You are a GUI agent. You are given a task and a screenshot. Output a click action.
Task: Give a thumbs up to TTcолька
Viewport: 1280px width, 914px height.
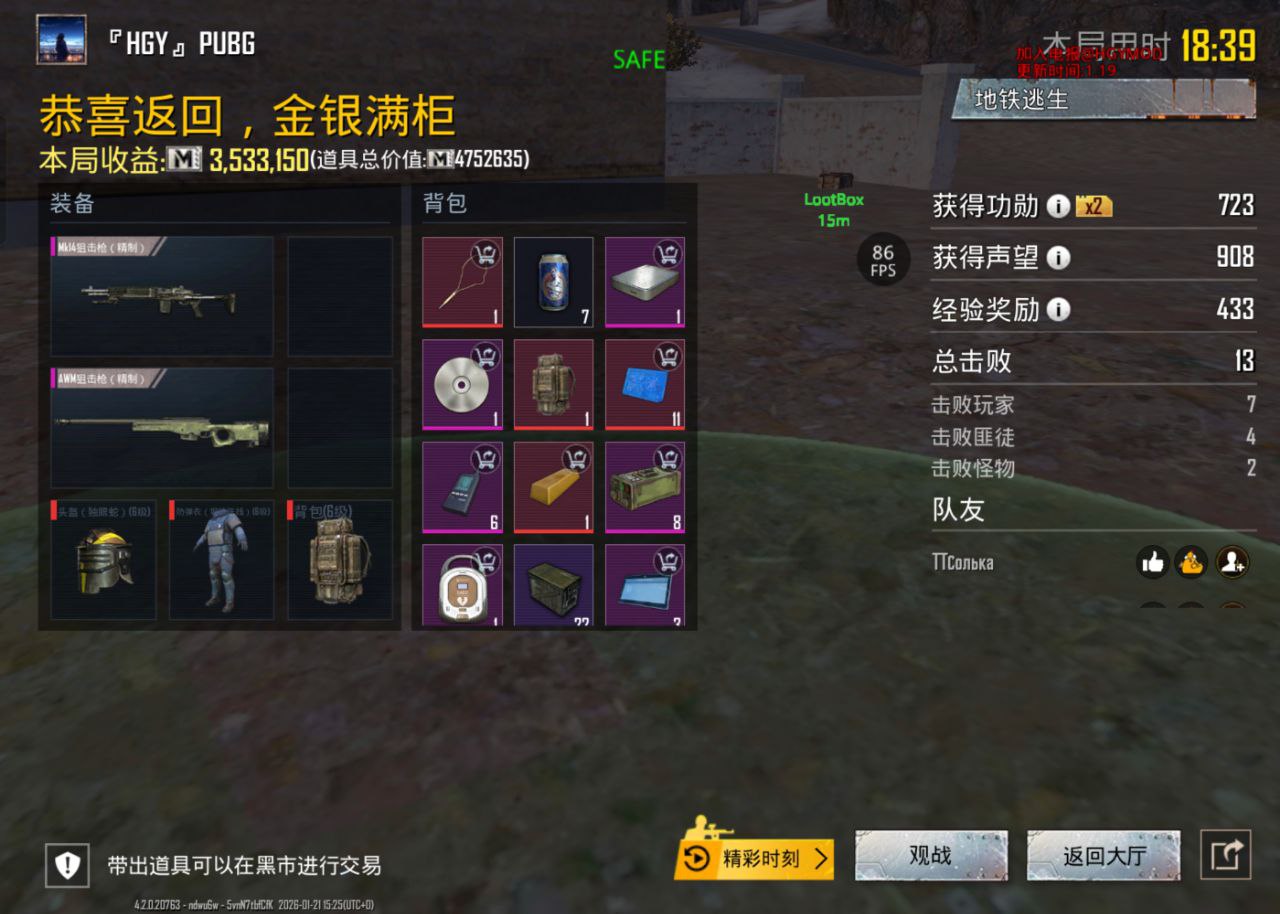point(1152,562)
